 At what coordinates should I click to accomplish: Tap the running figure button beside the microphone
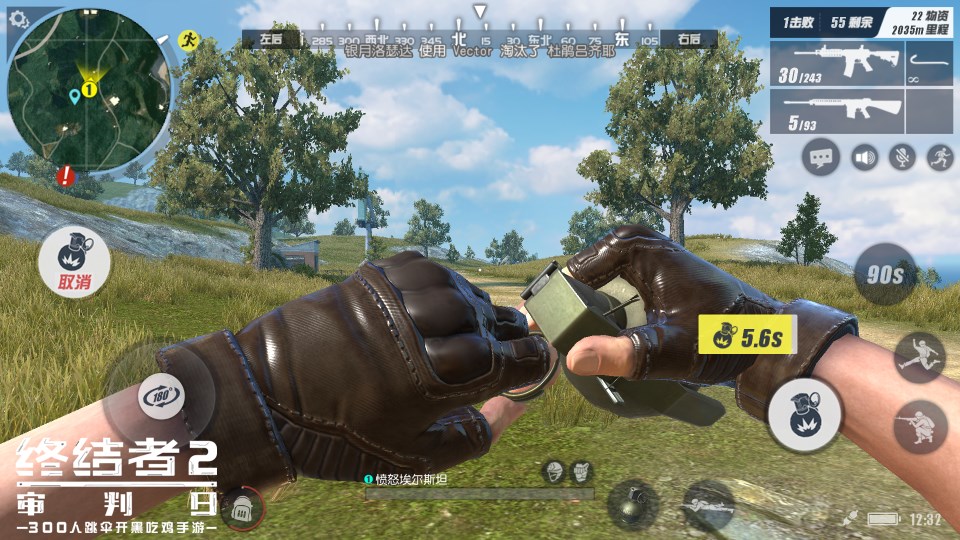[x=940, y=157]
